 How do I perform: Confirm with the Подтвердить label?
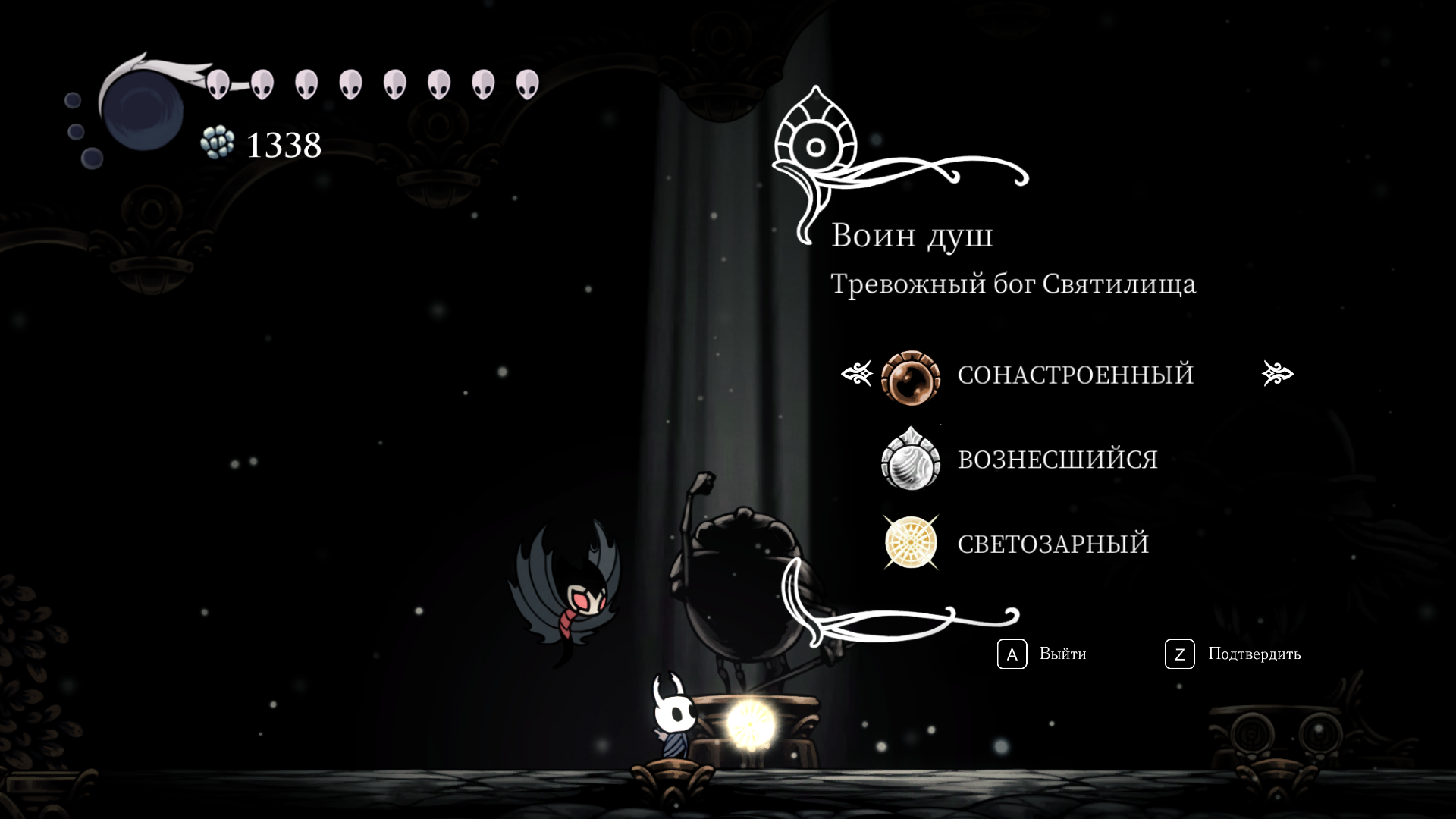coord(1254,654)
